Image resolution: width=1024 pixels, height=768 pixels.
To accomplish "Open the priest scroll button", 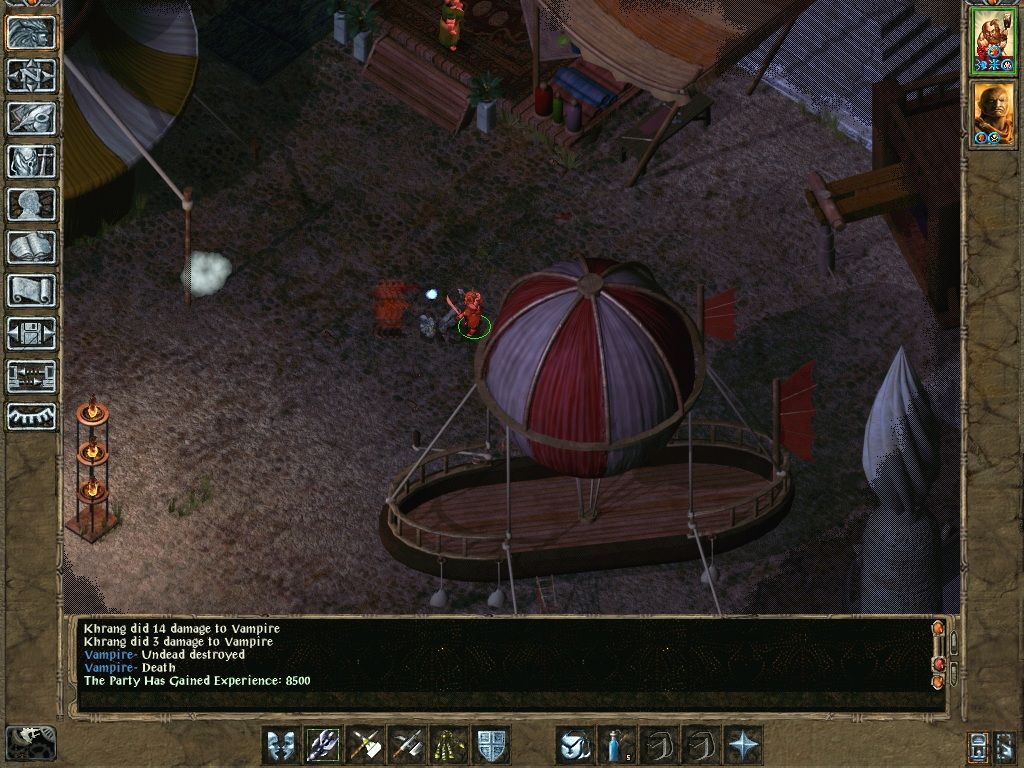I will coord(31,290).
